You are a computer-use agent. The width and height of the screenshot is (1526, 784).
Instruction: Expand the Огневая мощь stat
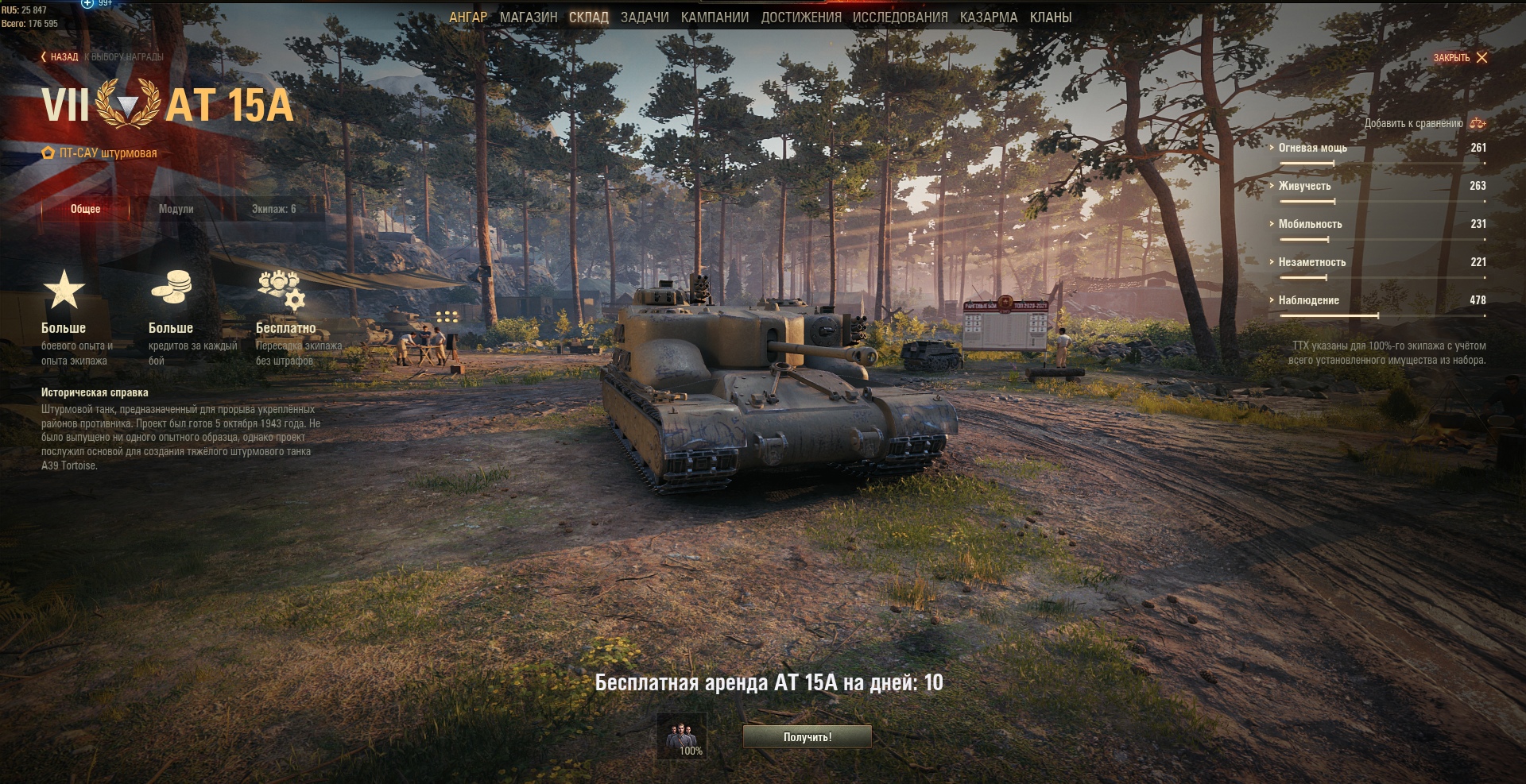[x=1312, y=148]
